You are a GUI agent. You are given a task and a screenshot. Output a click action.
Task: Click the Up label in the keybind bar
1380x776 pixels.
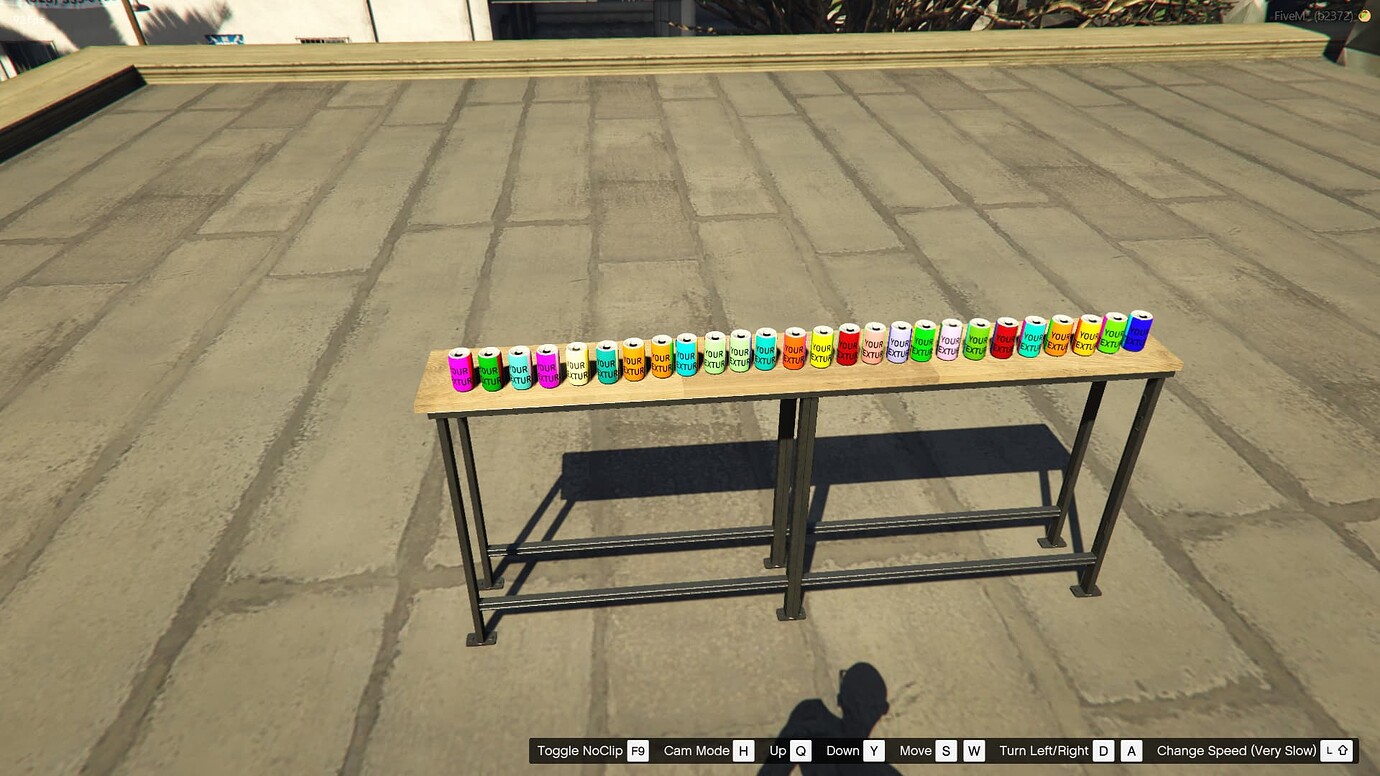[x=776, y=750]
